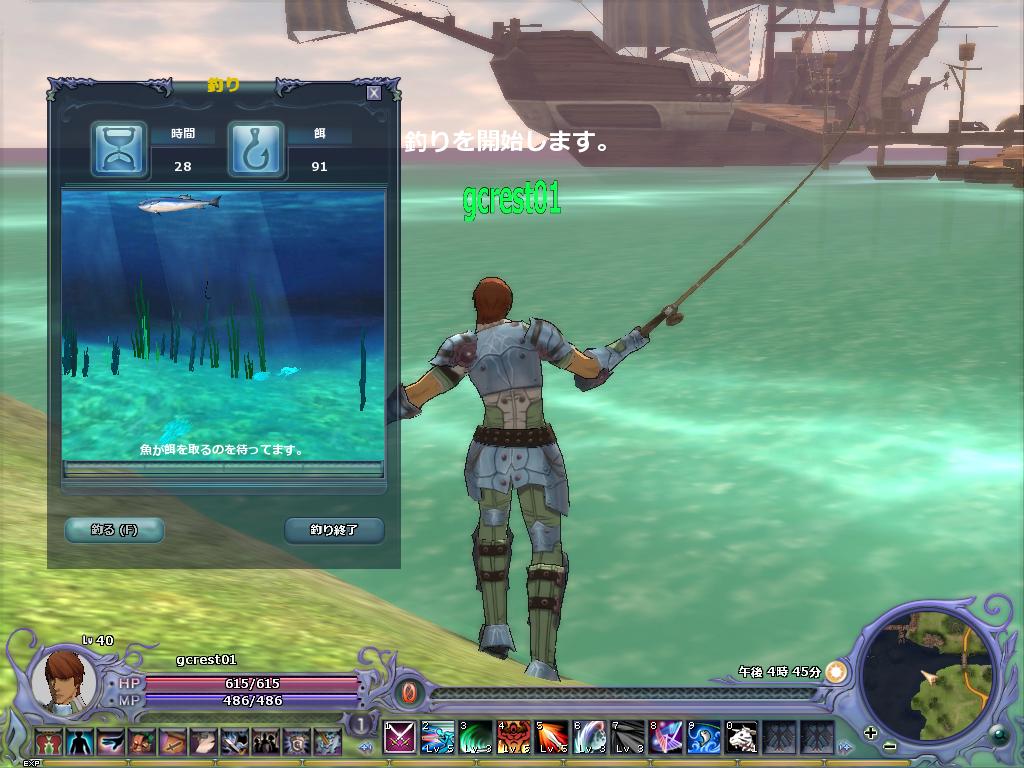This screenshot has height=768, width=1024.
Task: Activate the crossed swords attack in slot 1
Action: coord(400,738)
